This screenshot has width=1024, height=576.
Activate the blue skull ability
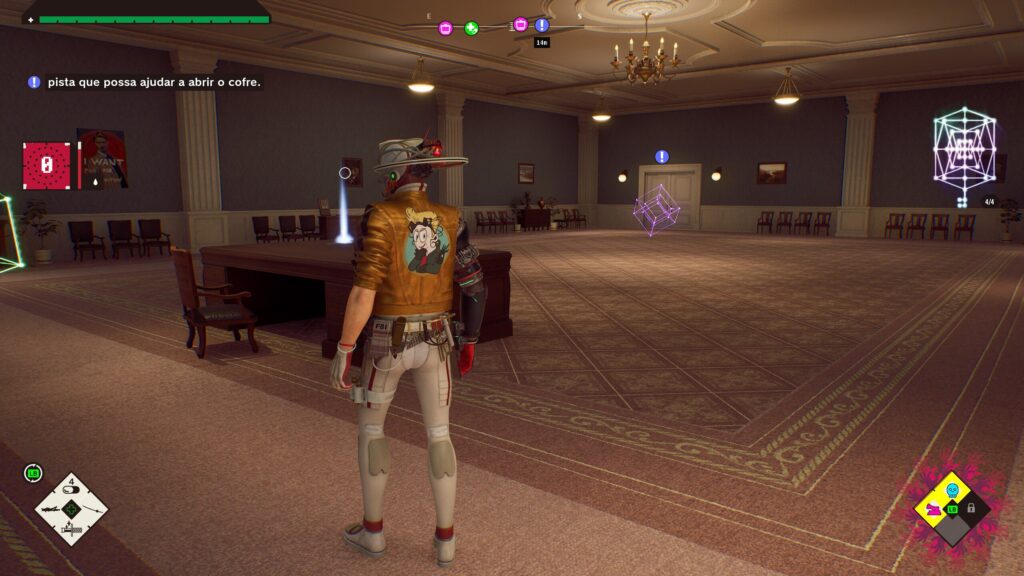pyautogui.click(x=952, y=490)
